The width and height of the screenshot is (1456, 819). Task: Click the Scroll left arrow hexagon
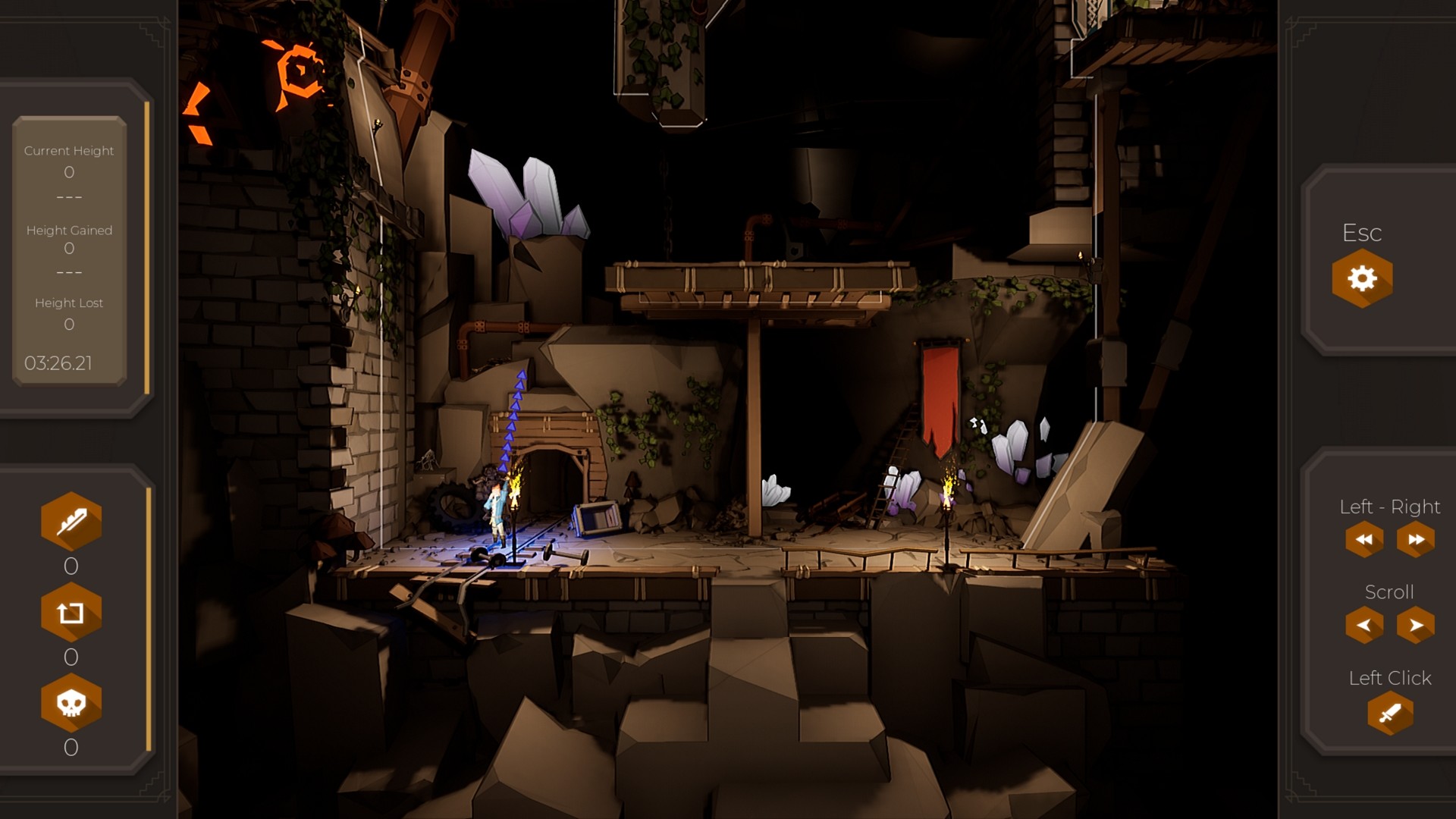click(1363, 625)
